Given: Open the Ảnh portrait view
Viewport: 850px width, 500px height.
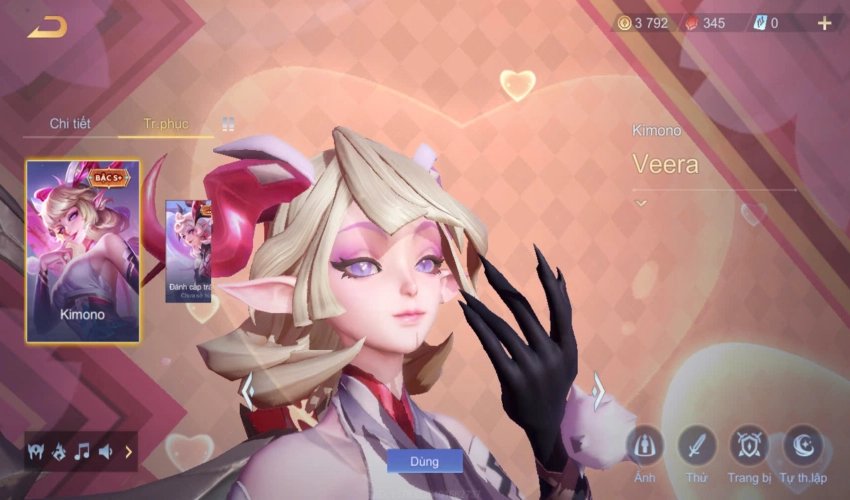Looking at the screenshot, I should click(x=645, y=446).
